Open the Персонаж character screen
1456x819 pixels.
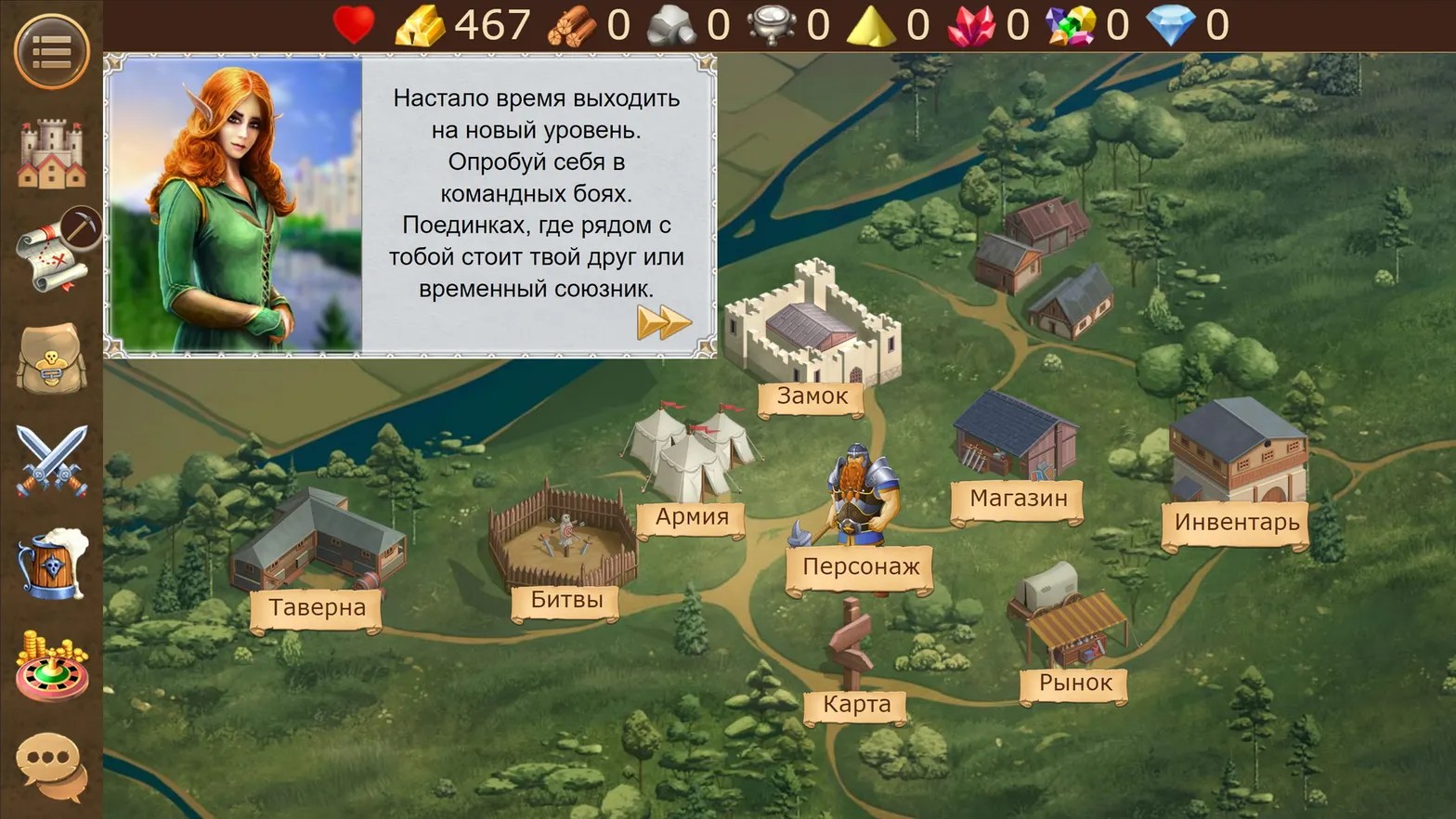[861, 566]
